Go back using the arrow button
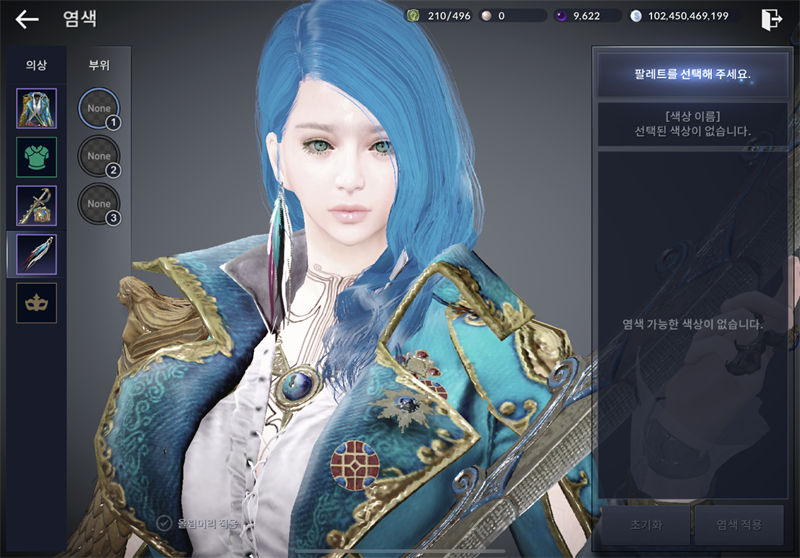This screenshot has height=558, width=800. (x=27, y=18)
